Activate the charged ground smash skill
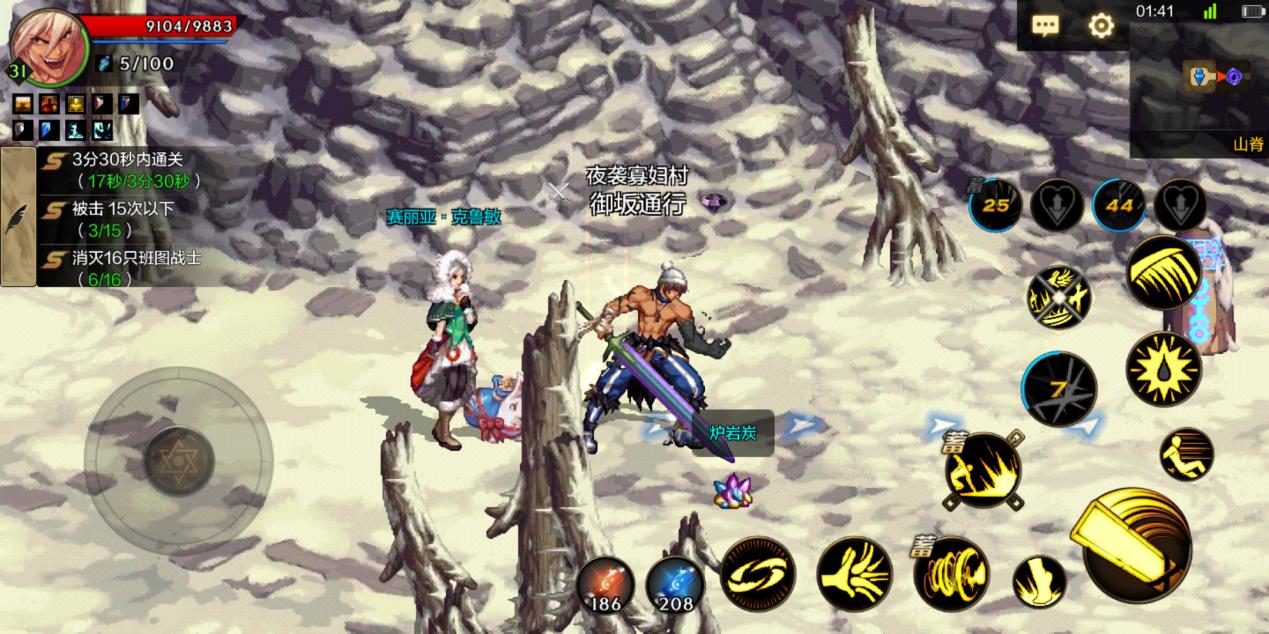1269x634 pixels. pos(982,470)
